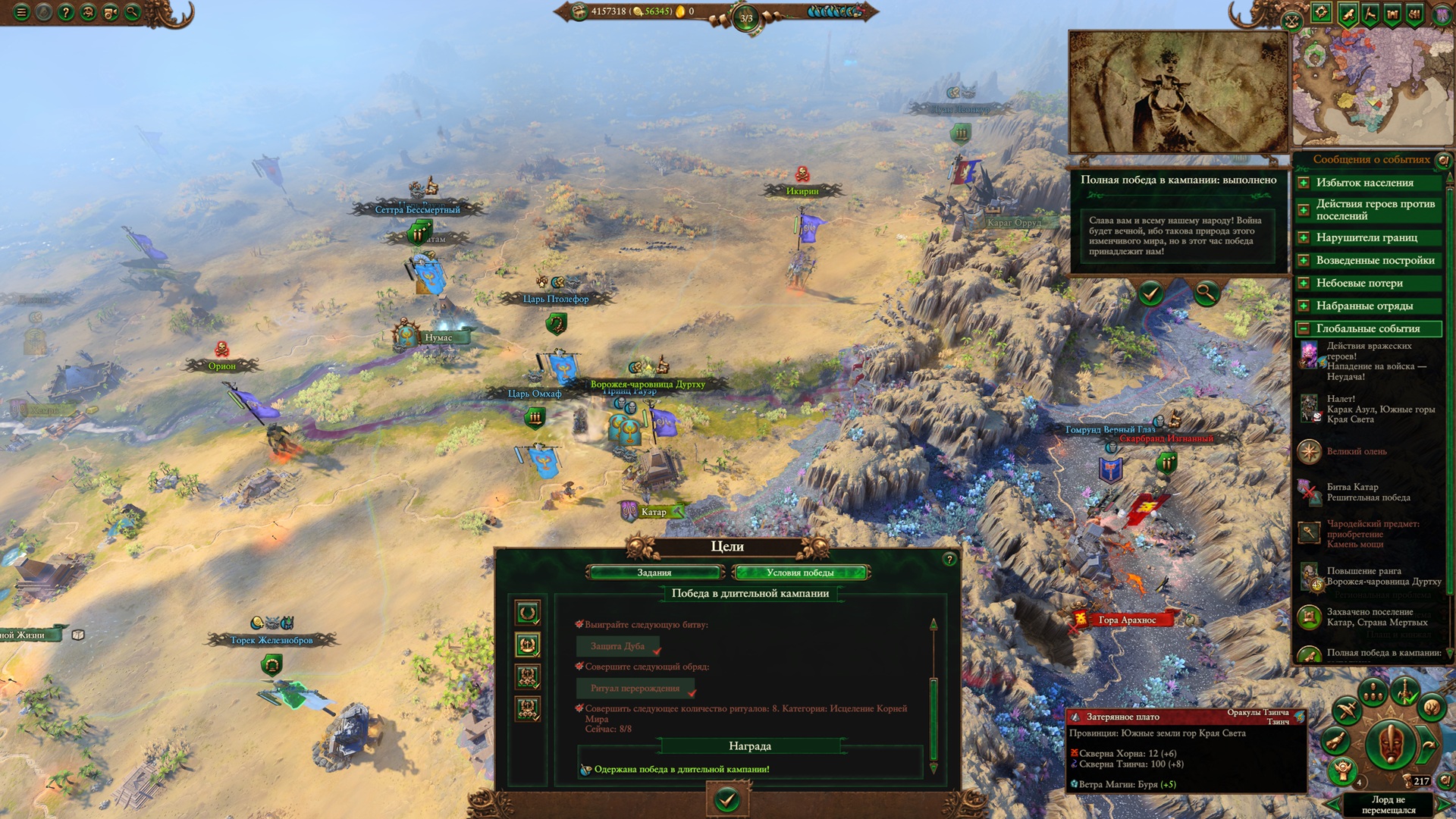Screen dimensions: 1456x819
Task: Zoom to the victory event location
Action: 1205,293
